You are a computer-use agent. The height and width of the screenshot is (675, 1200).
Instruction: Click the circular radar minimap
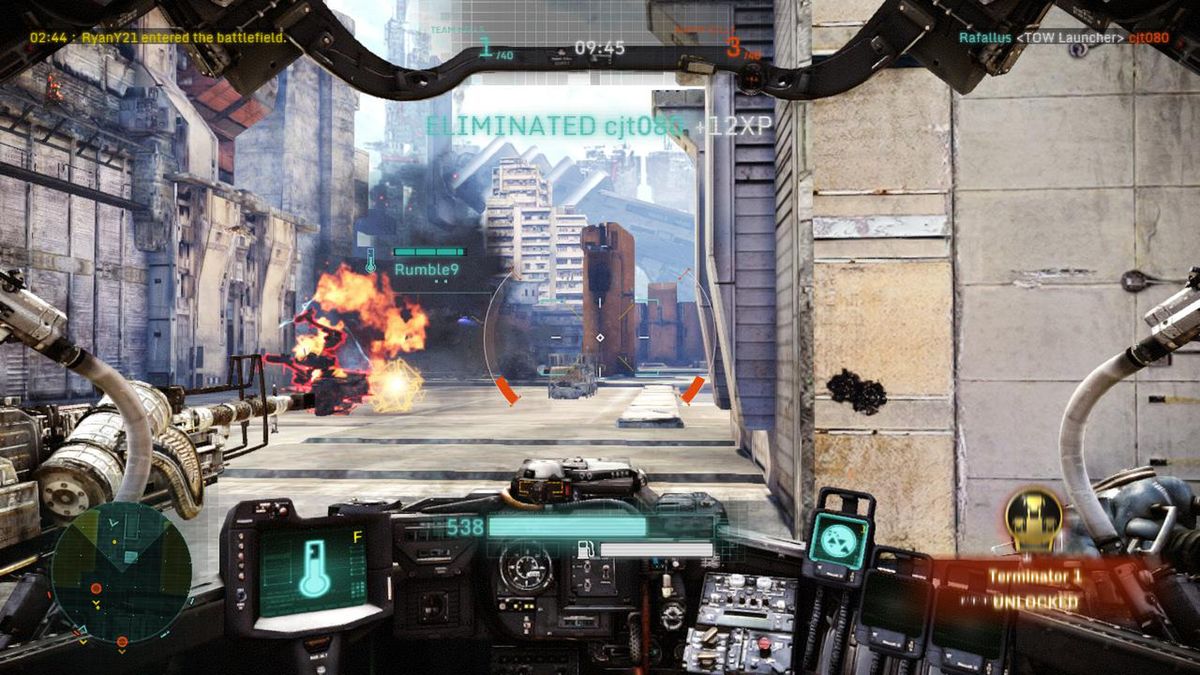120,572
